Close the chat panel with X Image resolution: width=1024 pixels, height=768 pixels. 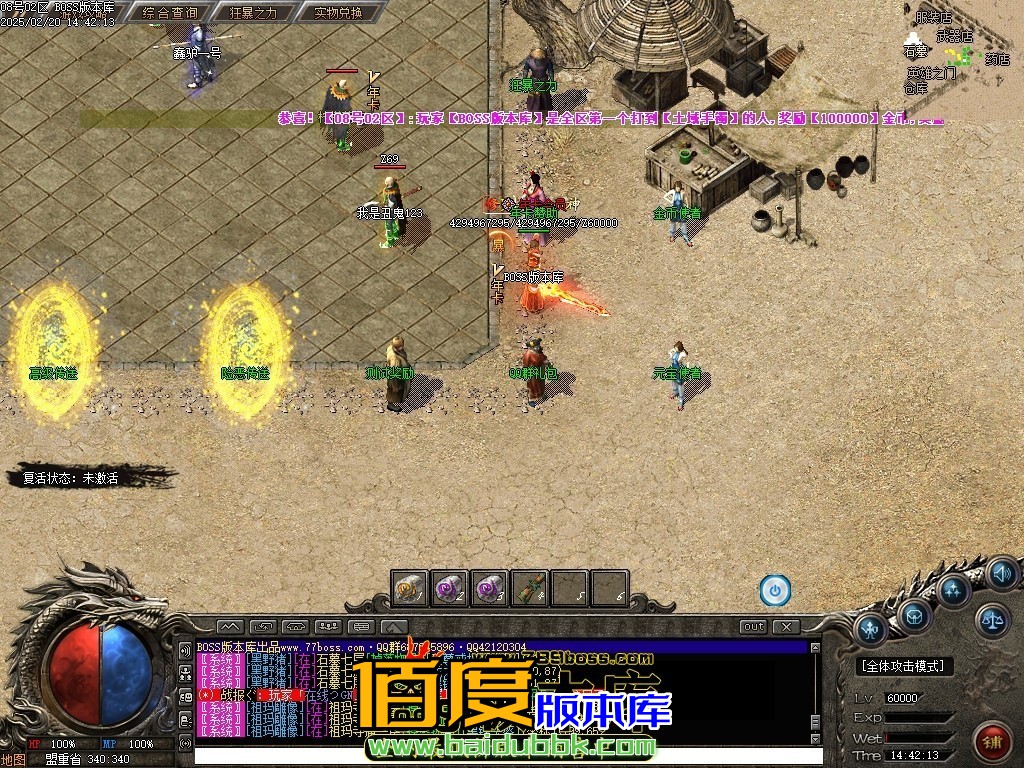click(787, 627)
